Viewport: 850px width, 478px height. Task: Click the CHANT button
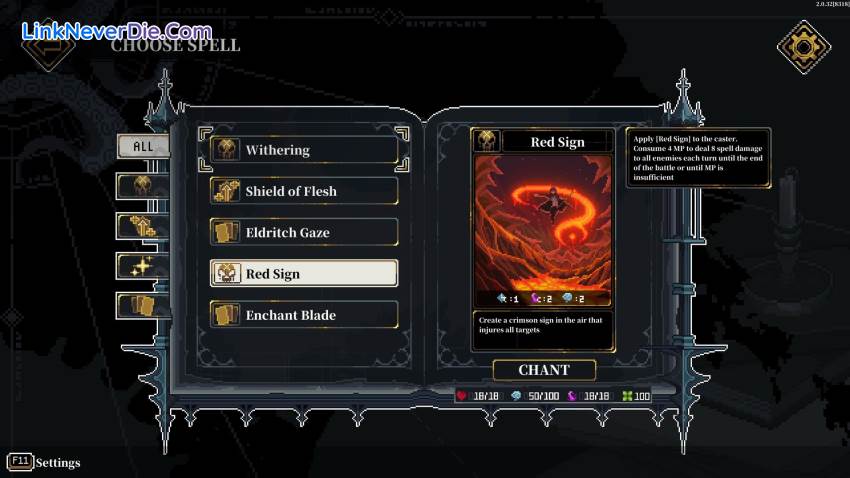543,370
